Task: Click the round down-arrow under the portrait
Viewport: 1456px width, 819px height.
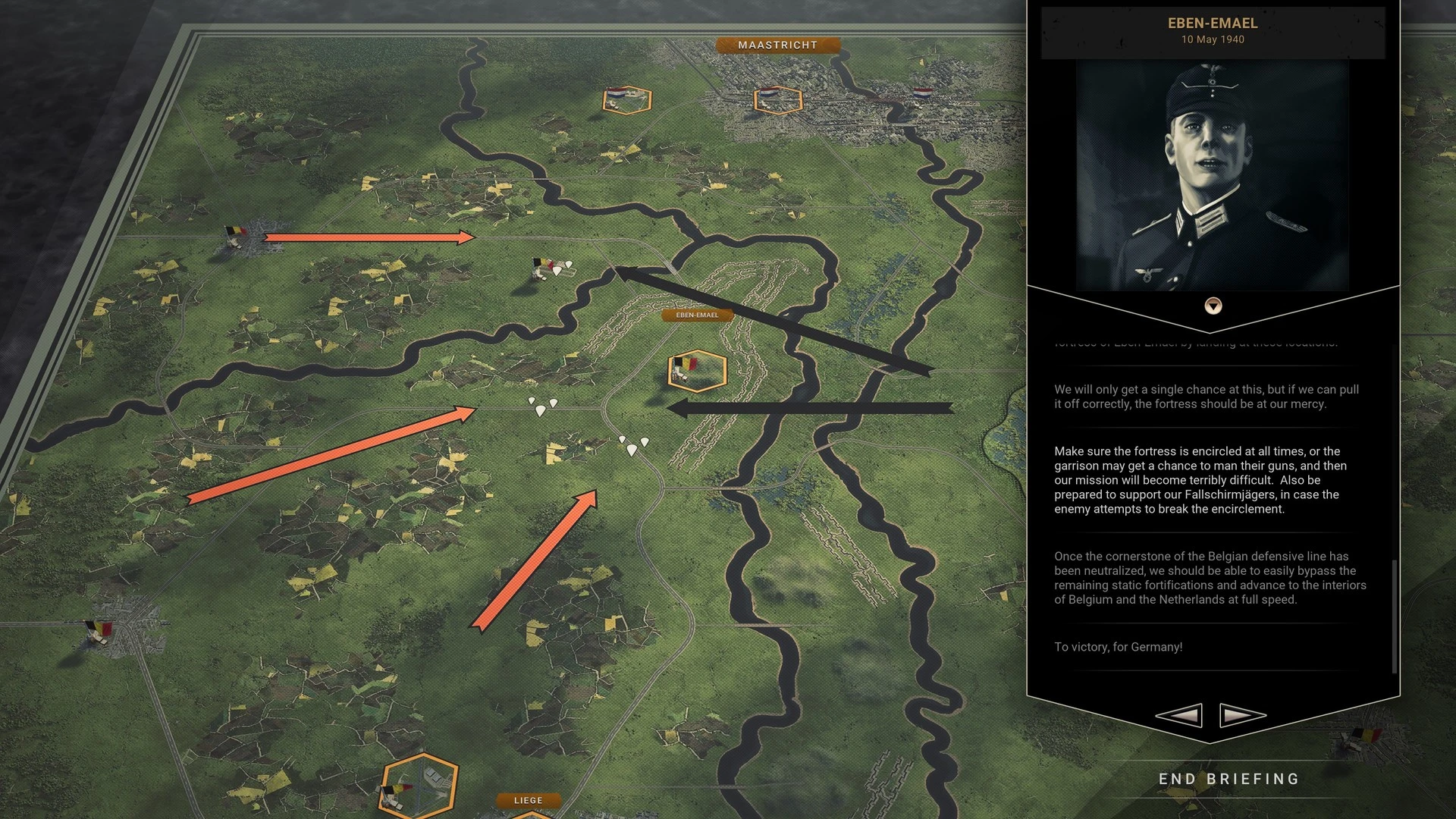Action: (1213, 306)
